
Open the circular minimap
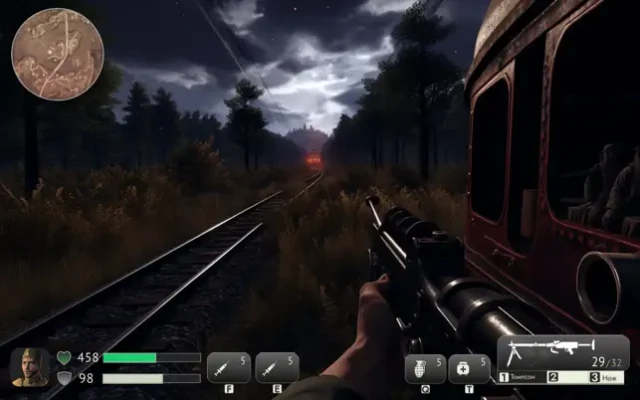[57, 54]
